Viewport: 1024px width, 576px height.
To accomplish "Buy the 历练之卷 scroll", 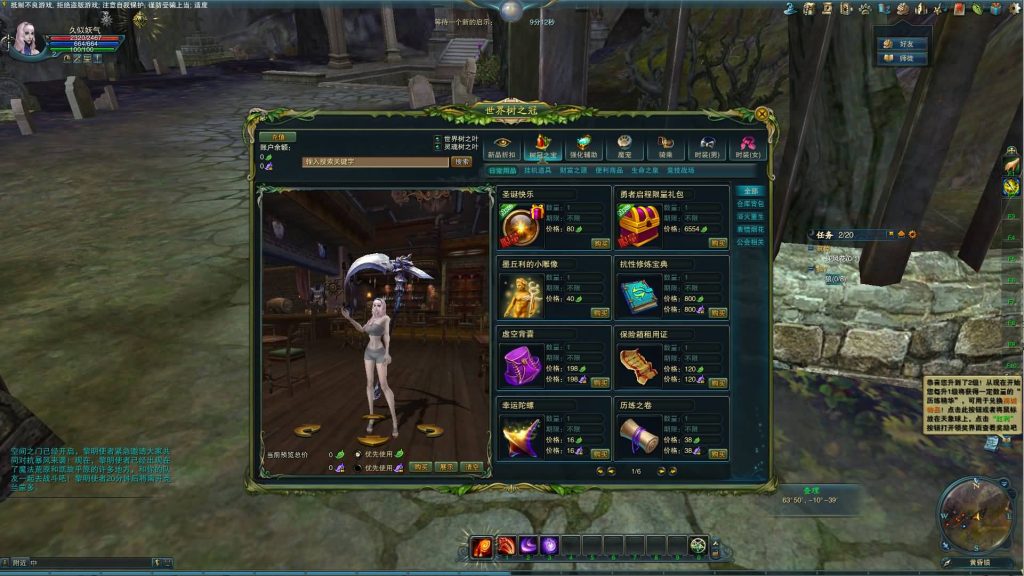I will 718,453.
